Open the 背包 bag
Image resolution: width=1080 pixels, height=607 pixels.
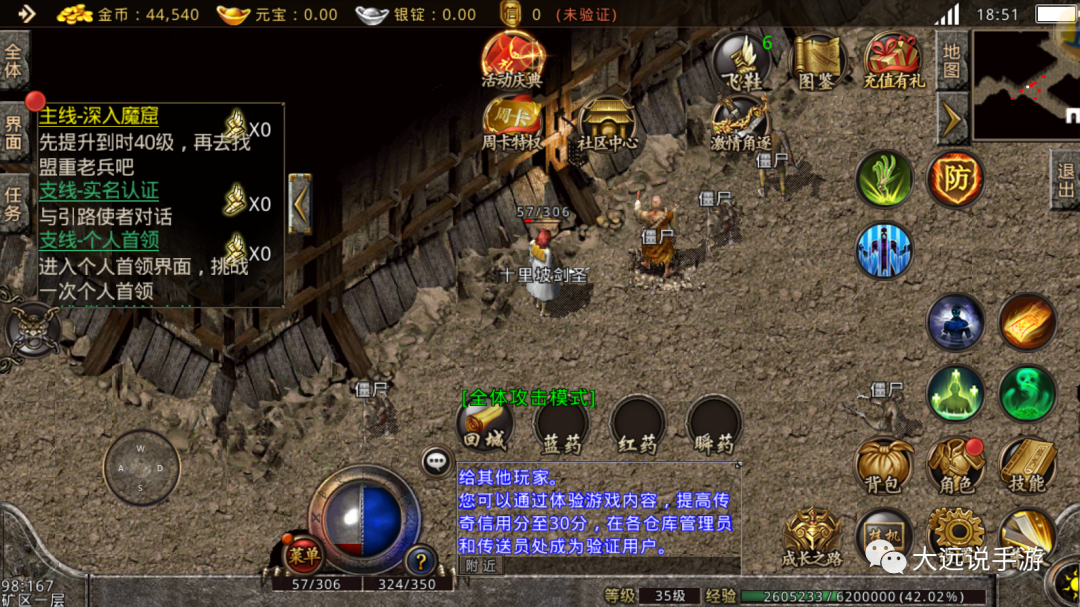(884, 466)
